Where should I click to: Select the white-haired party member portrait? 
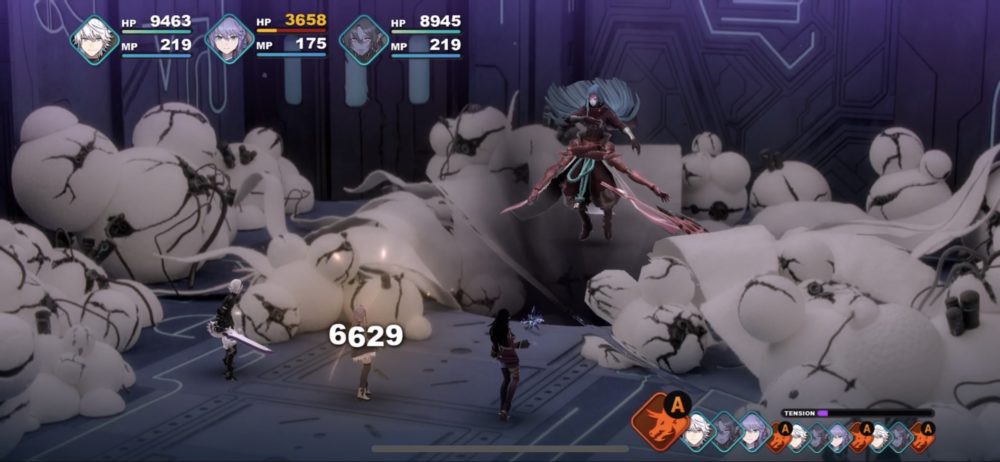[94, 40]
